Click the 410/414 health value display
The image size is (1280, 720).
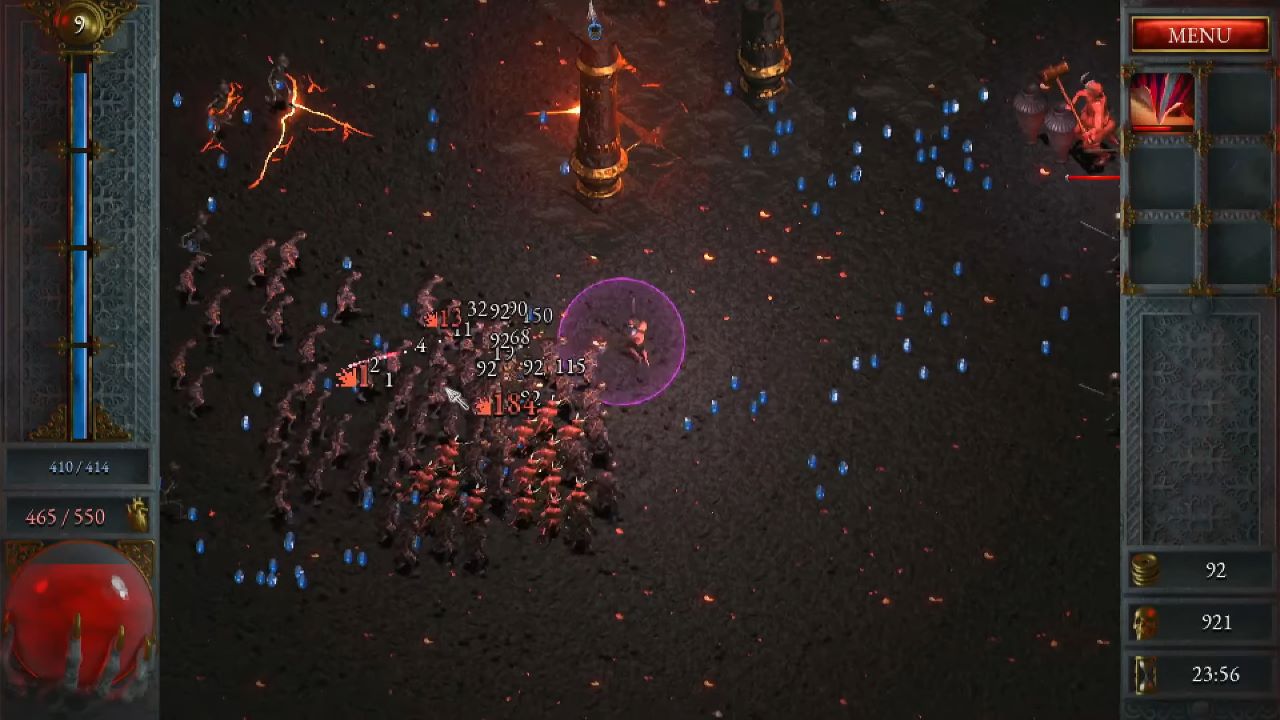click(80, 466)
